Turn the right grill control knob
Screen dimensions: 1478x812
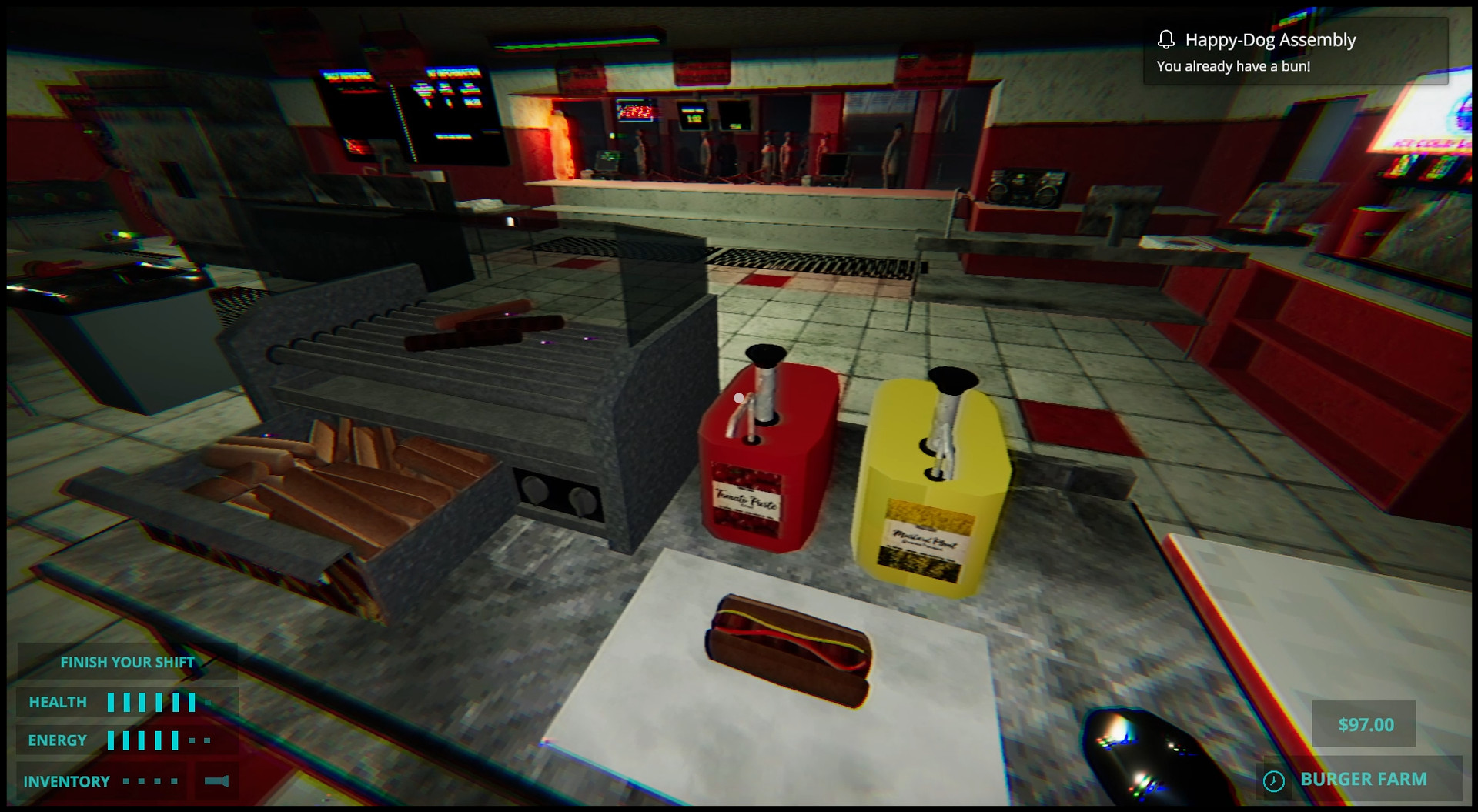tap(583, 500)
